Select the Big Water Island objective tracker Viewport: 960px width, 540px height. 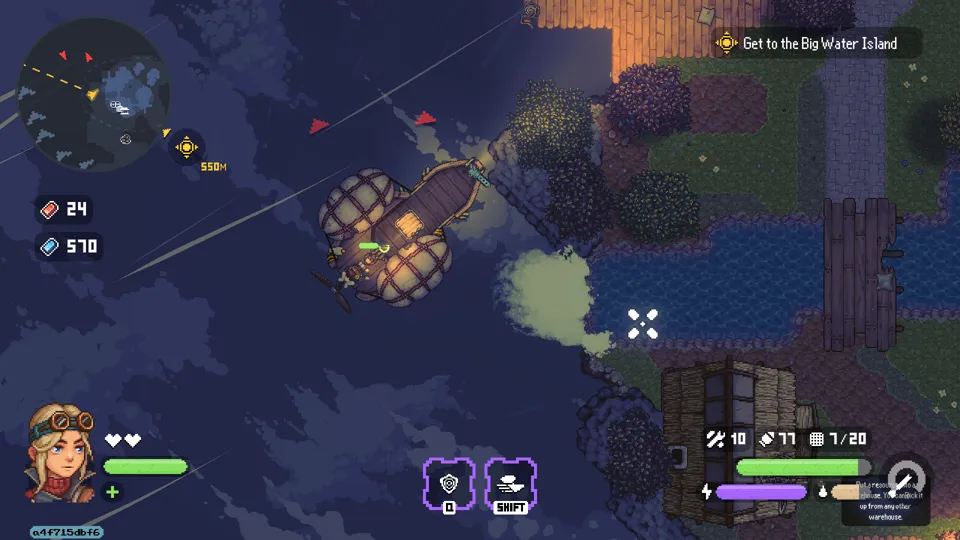[x=817, y=43]
